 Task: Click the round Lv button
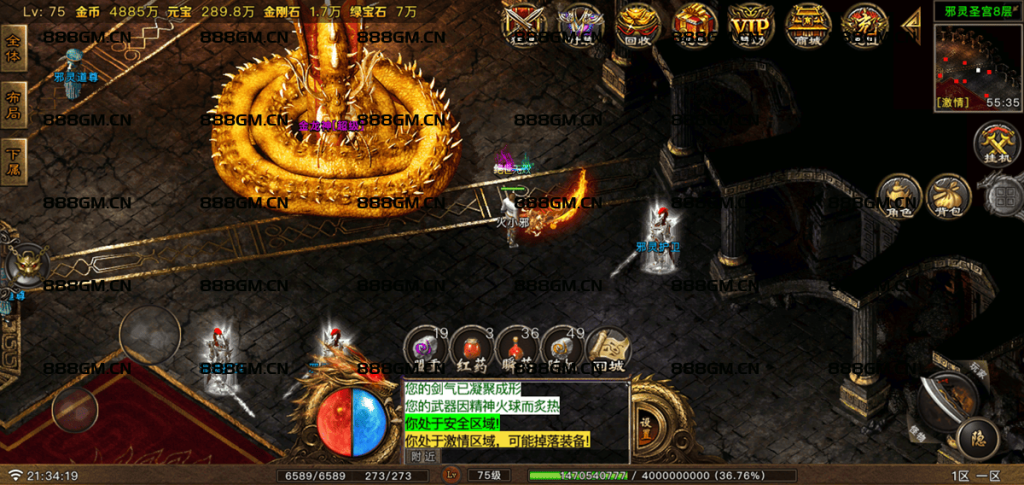453,474
